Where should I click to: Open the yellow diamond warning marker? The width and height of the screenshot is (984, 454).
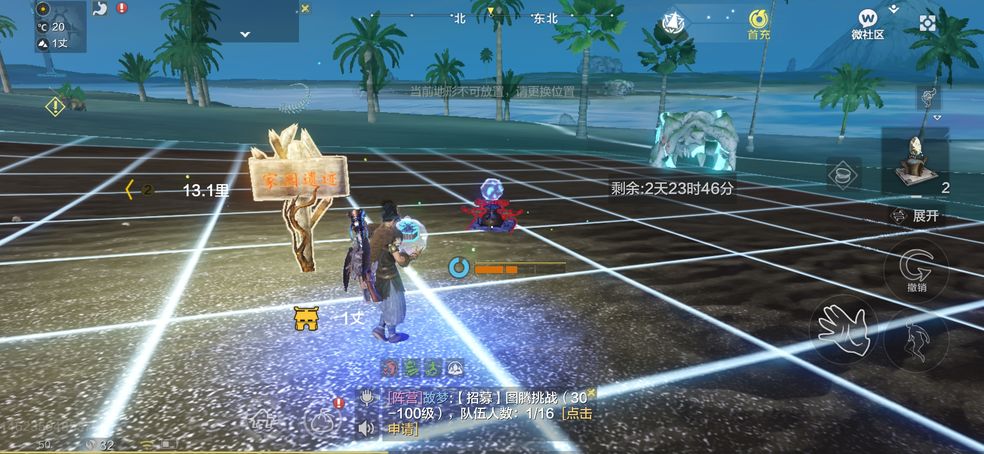point(54,104)
